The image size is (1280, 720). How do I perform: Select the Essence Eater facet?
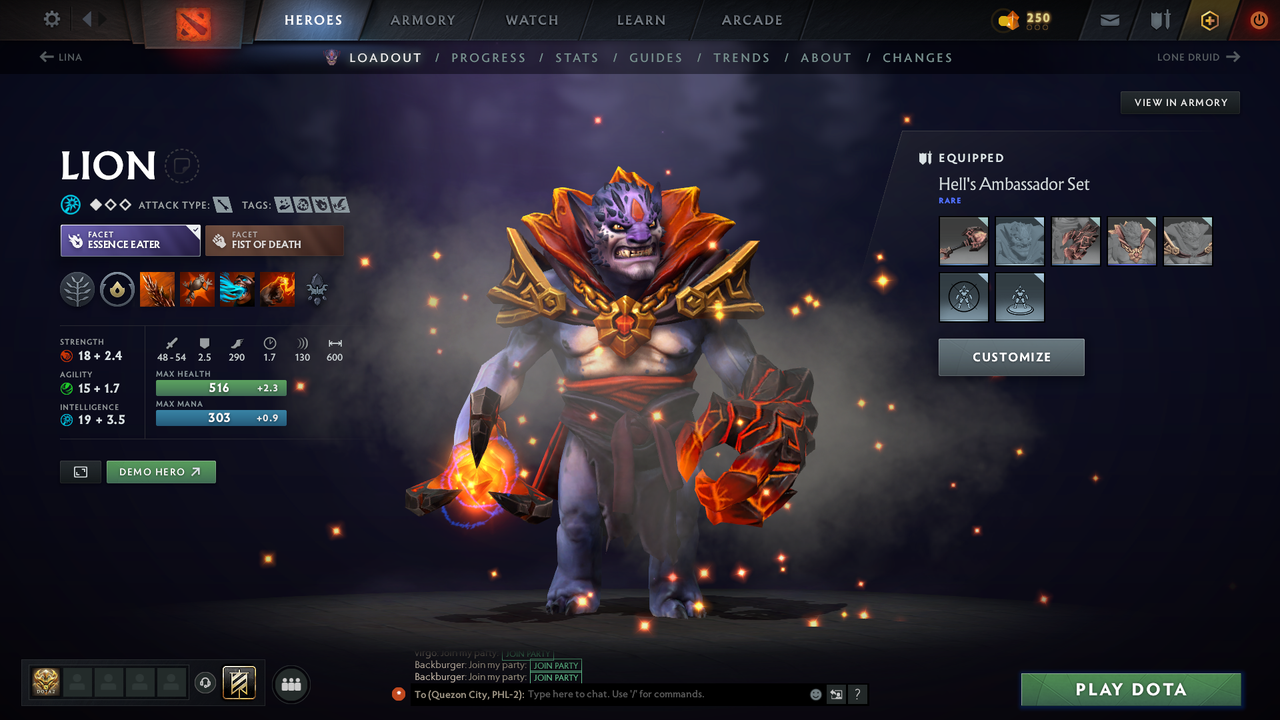(130, 240)
